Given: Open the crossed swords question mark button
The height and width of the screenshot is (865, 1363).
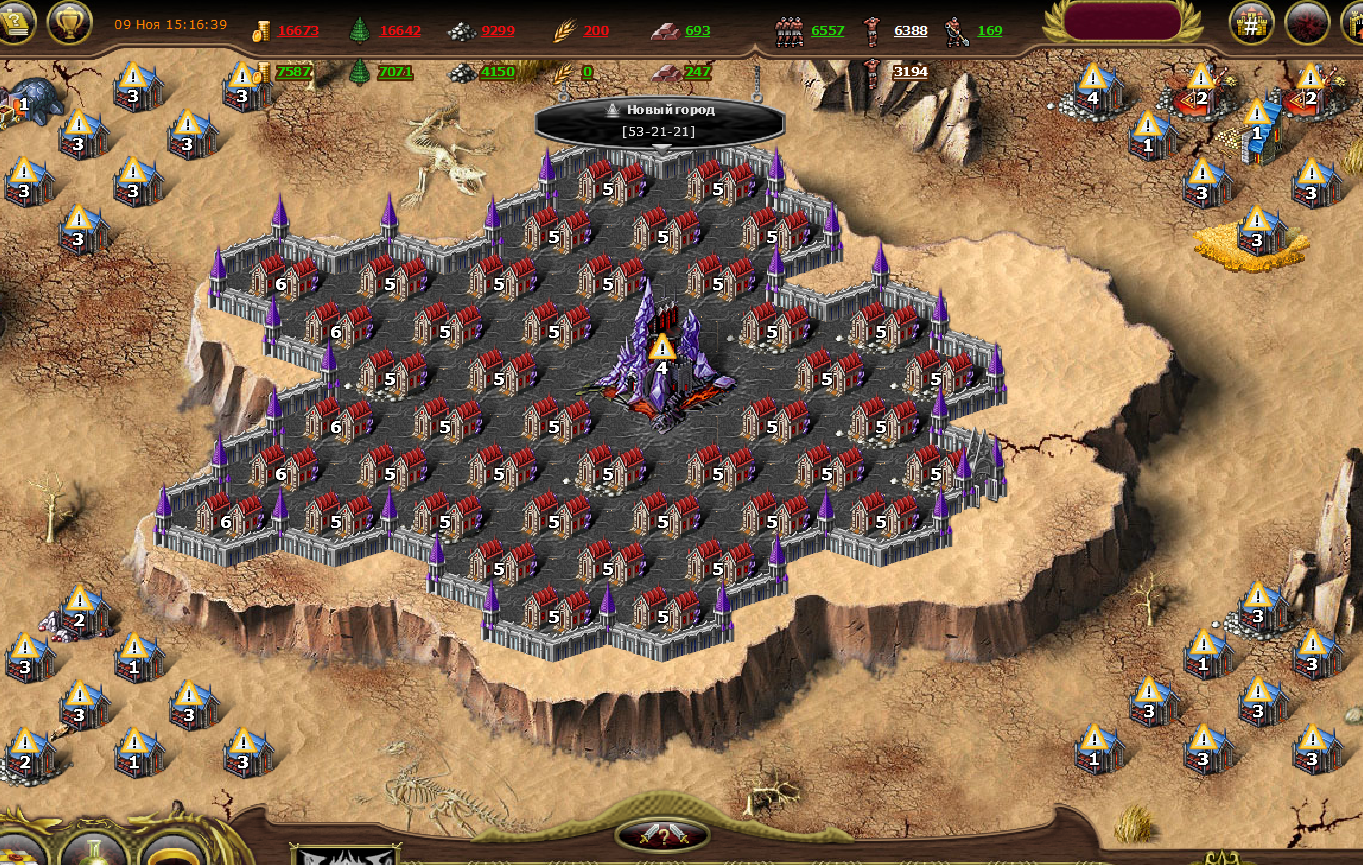Looking at the screenshot, I should 662,836.
